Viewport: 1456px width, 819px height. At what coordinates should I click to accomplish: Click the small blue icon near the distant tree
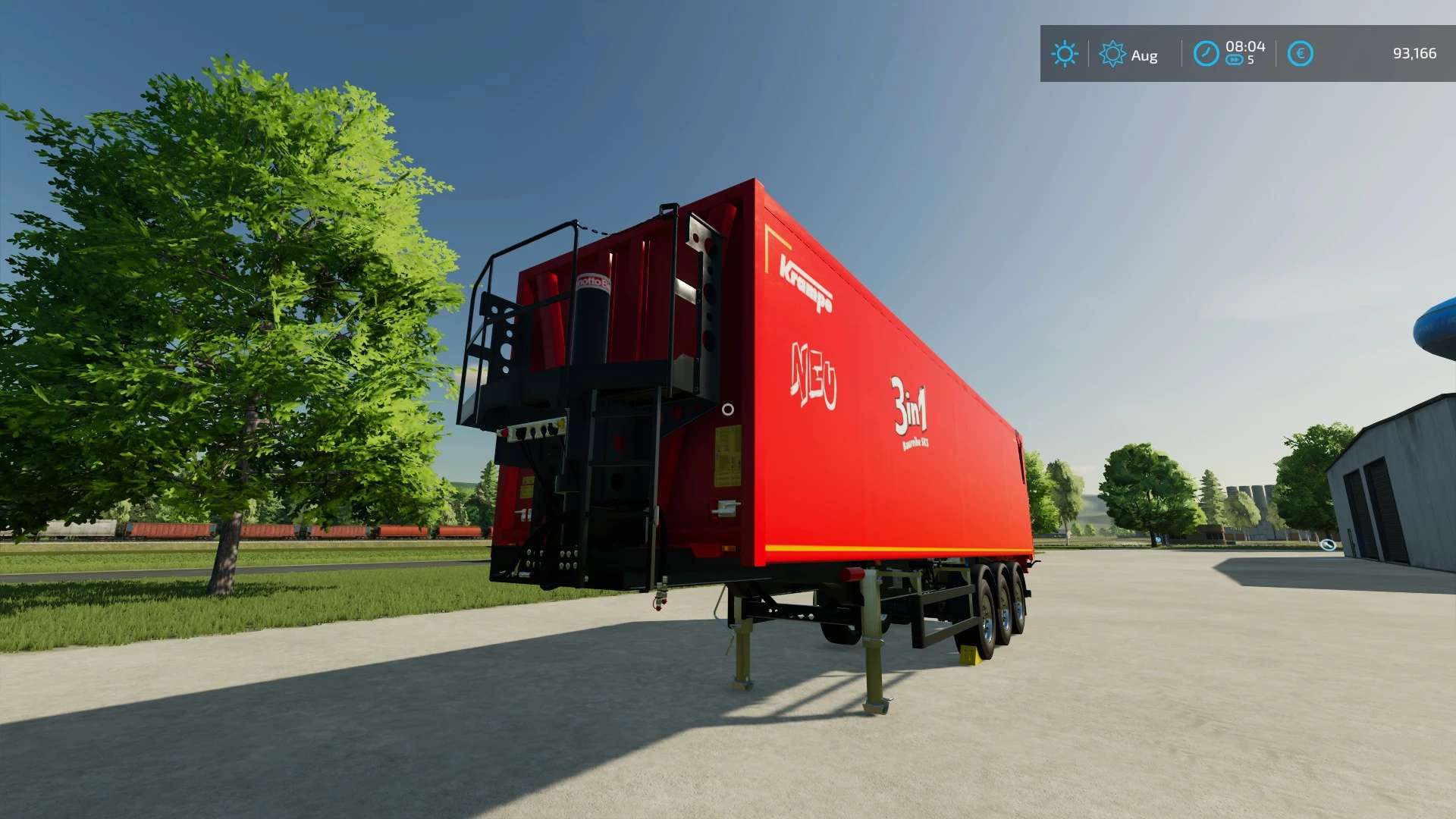(1158, 538)
